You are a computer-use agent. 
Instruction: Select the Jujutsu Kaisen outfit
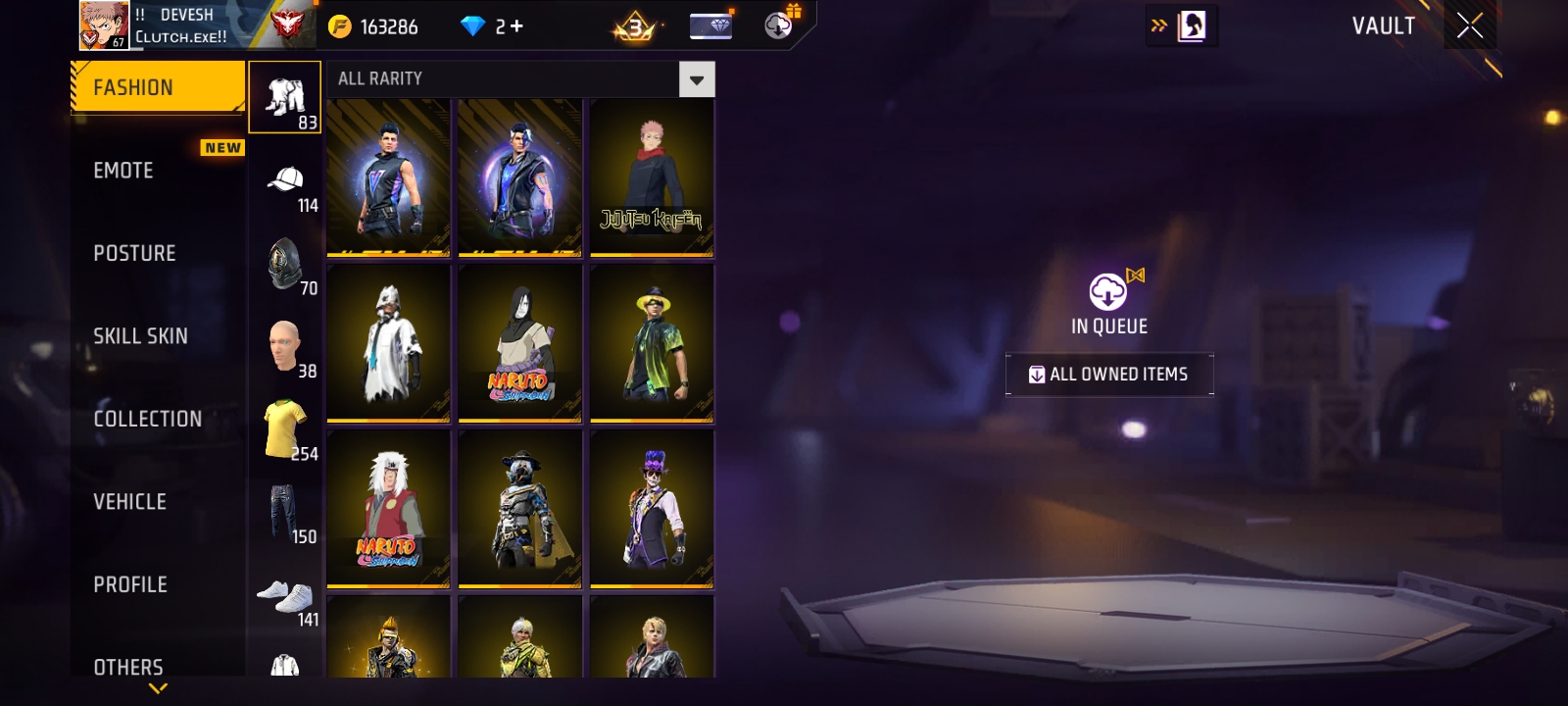[652, 177]
